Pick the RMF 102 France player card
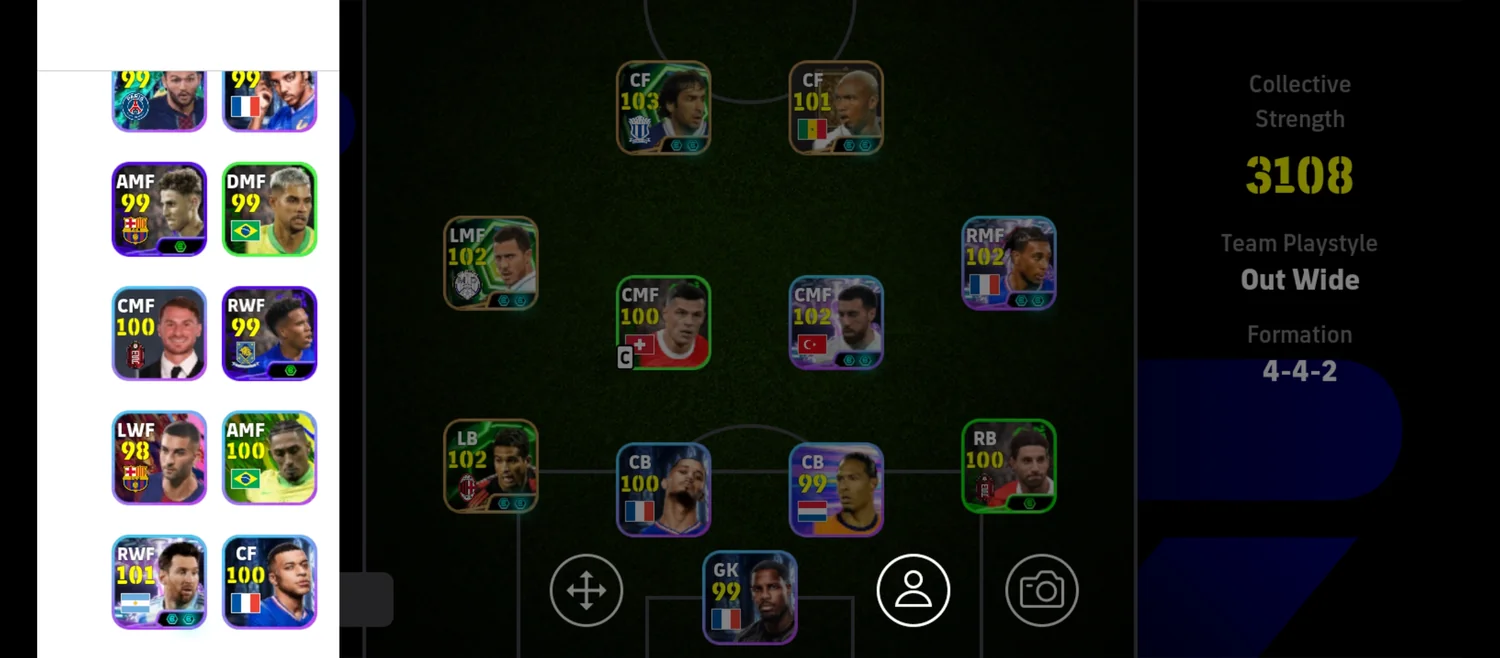Viewport: 1500px width, 658px height. tap(1009, 263)
